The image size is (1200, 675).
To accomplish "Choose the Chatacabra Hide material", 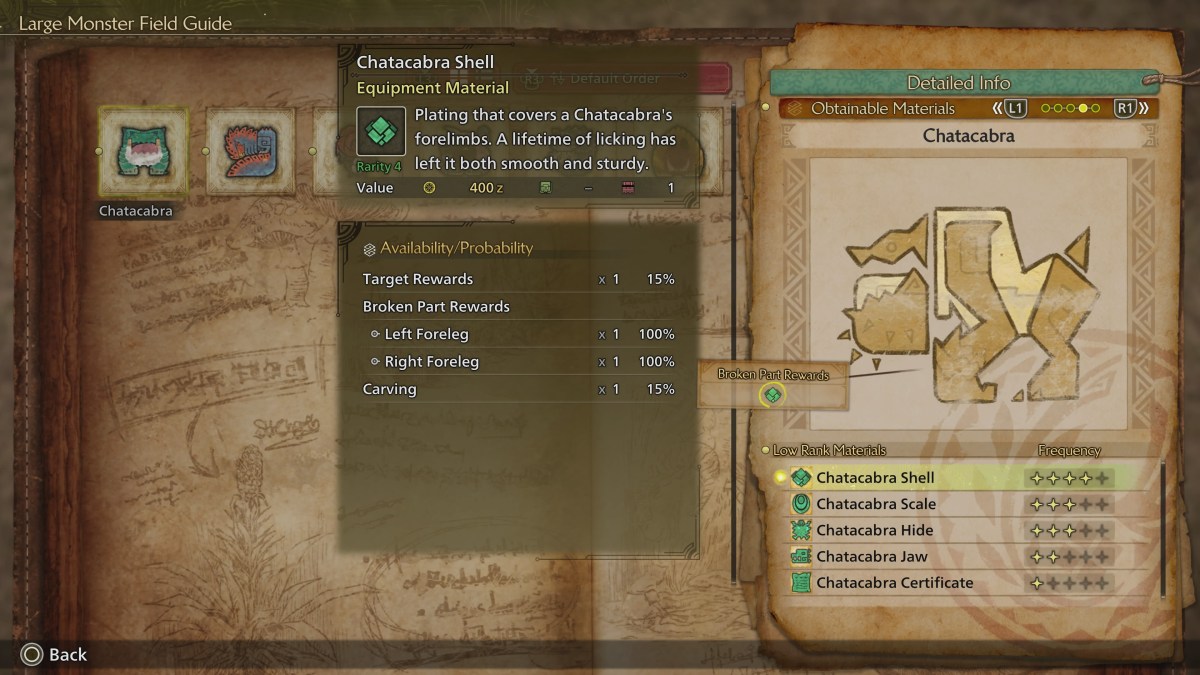I will point(874,530).
